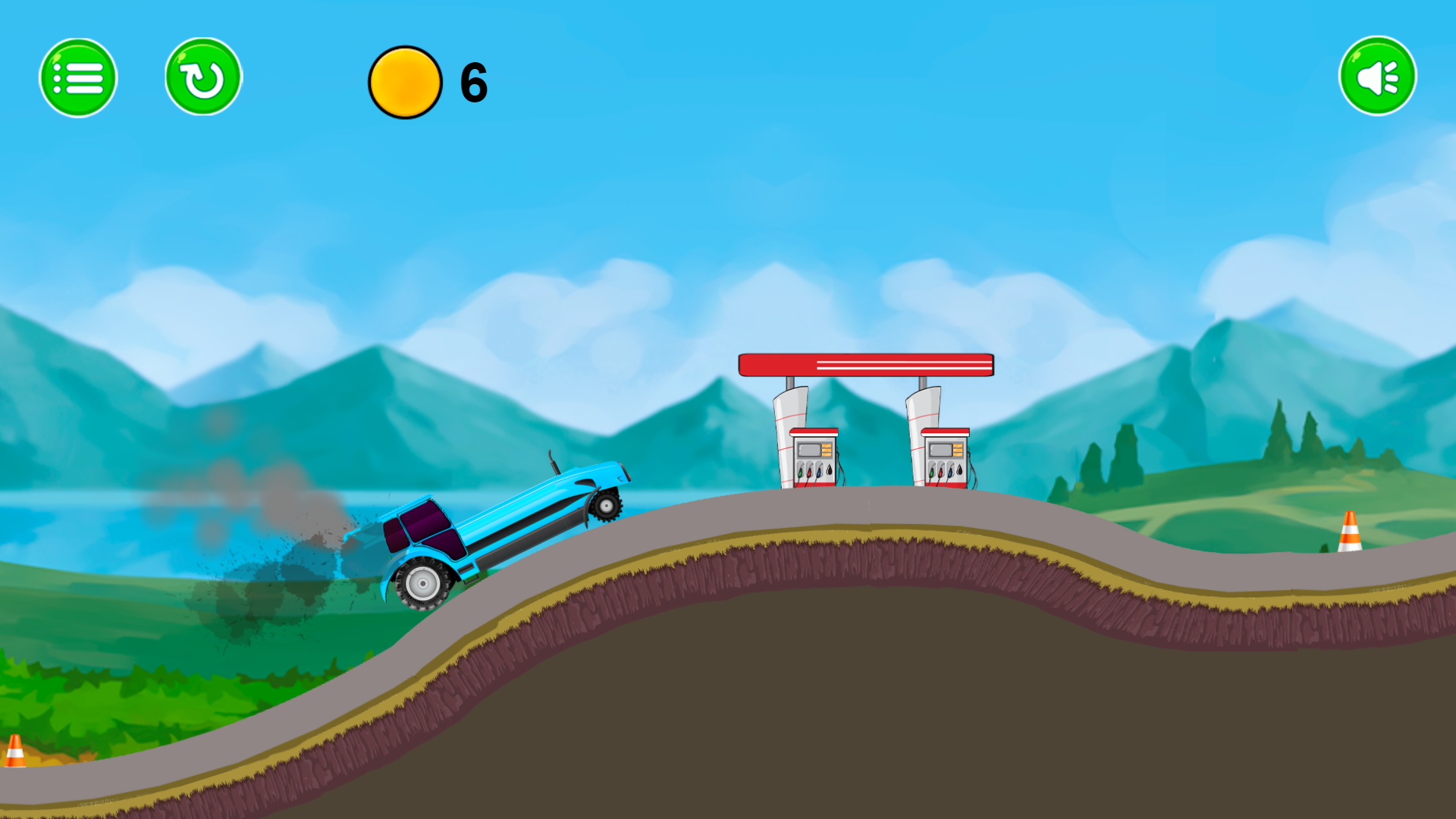
Task: Click the red canopy of the gas station
Action: (864, 364)
